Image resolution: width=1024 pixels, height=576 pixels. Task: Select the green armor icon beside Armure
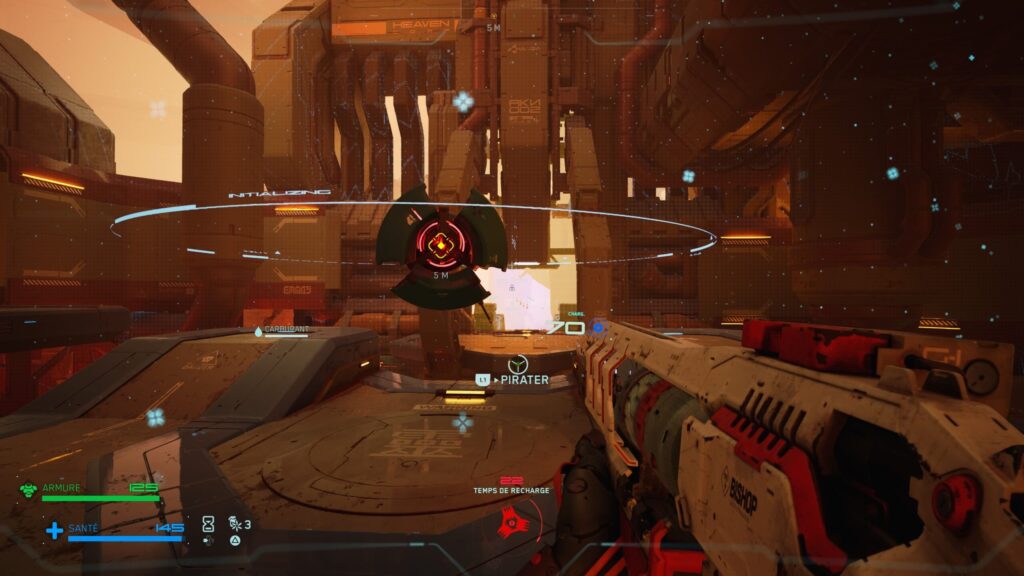29,490
